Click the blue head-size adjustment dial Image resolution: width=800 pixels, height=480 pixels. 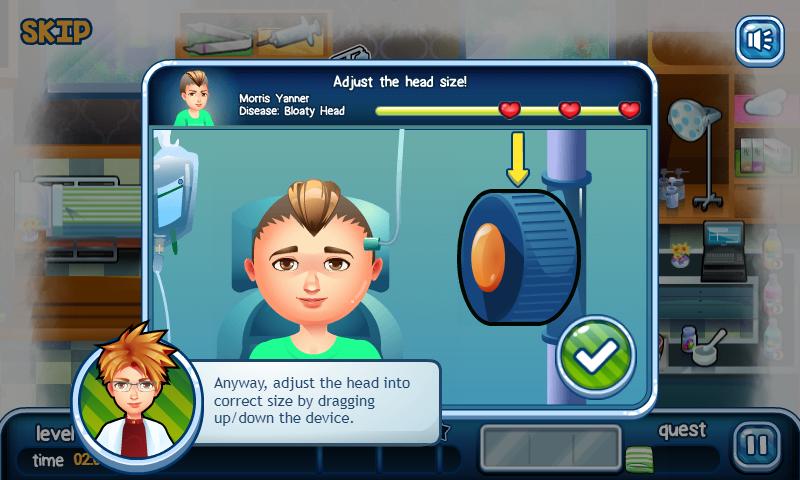tap(518, 256)
